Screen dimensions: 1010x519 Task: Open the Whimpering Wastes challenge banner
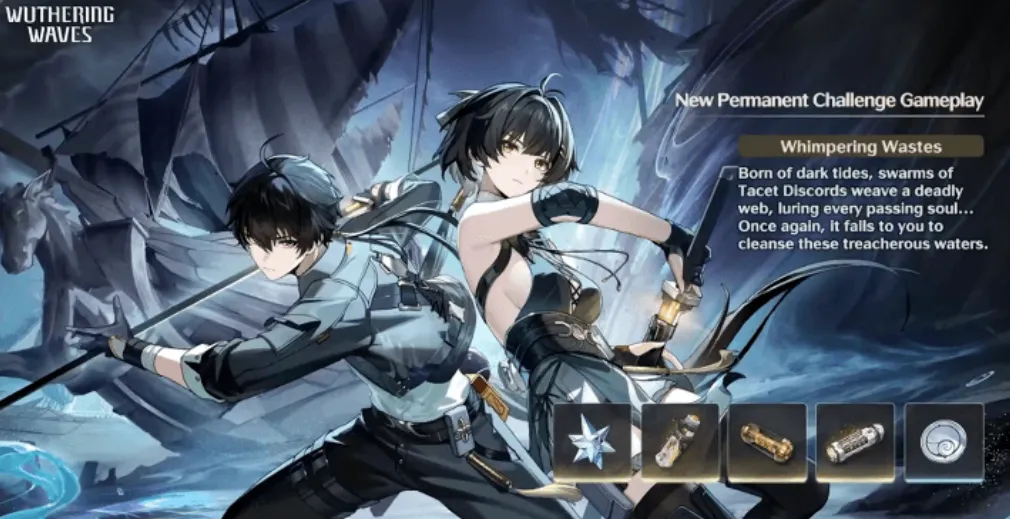pyautogui.click(x=860, y=147)
